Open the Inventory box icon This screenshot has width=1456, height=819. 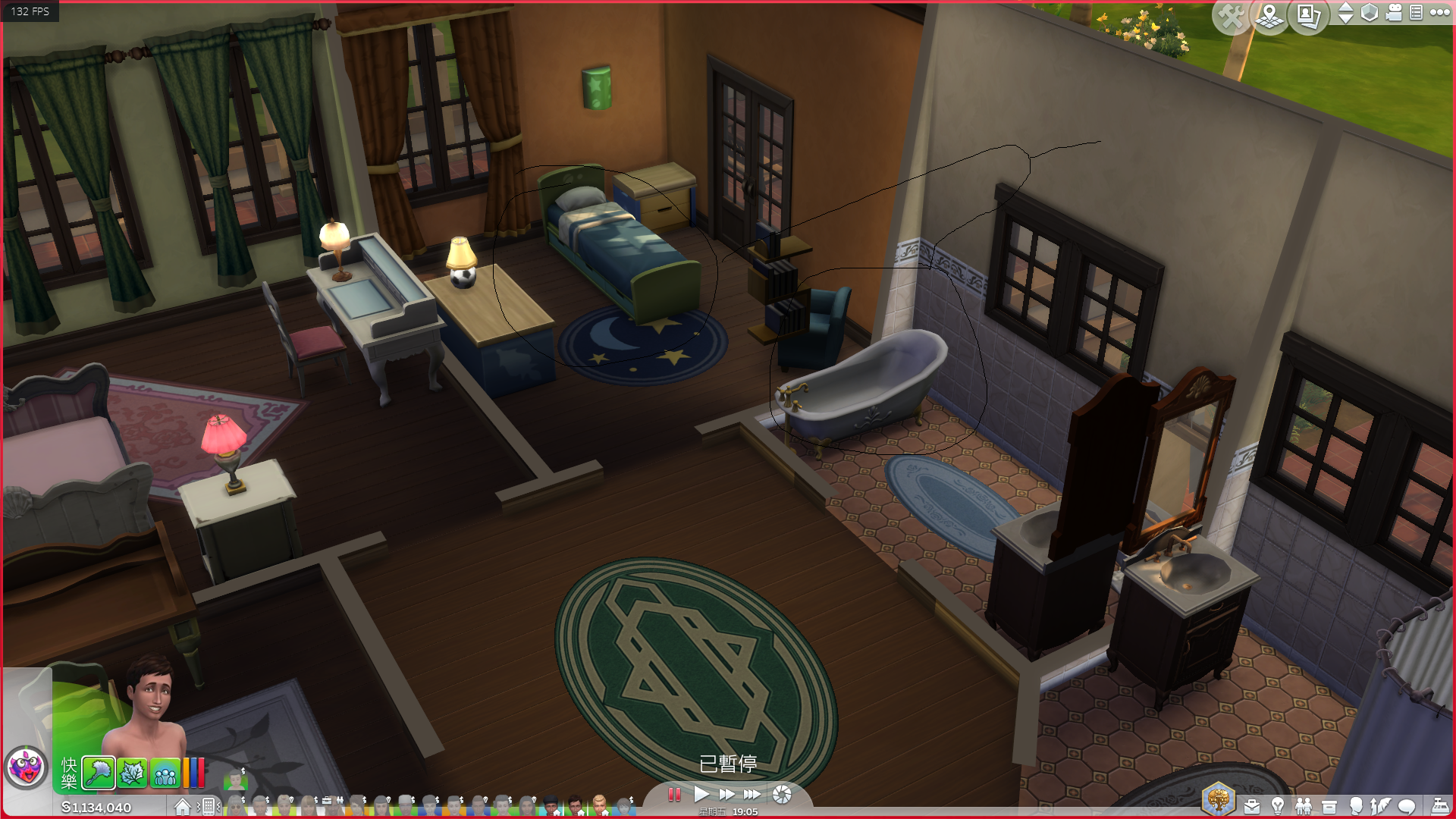point(1329,806)
